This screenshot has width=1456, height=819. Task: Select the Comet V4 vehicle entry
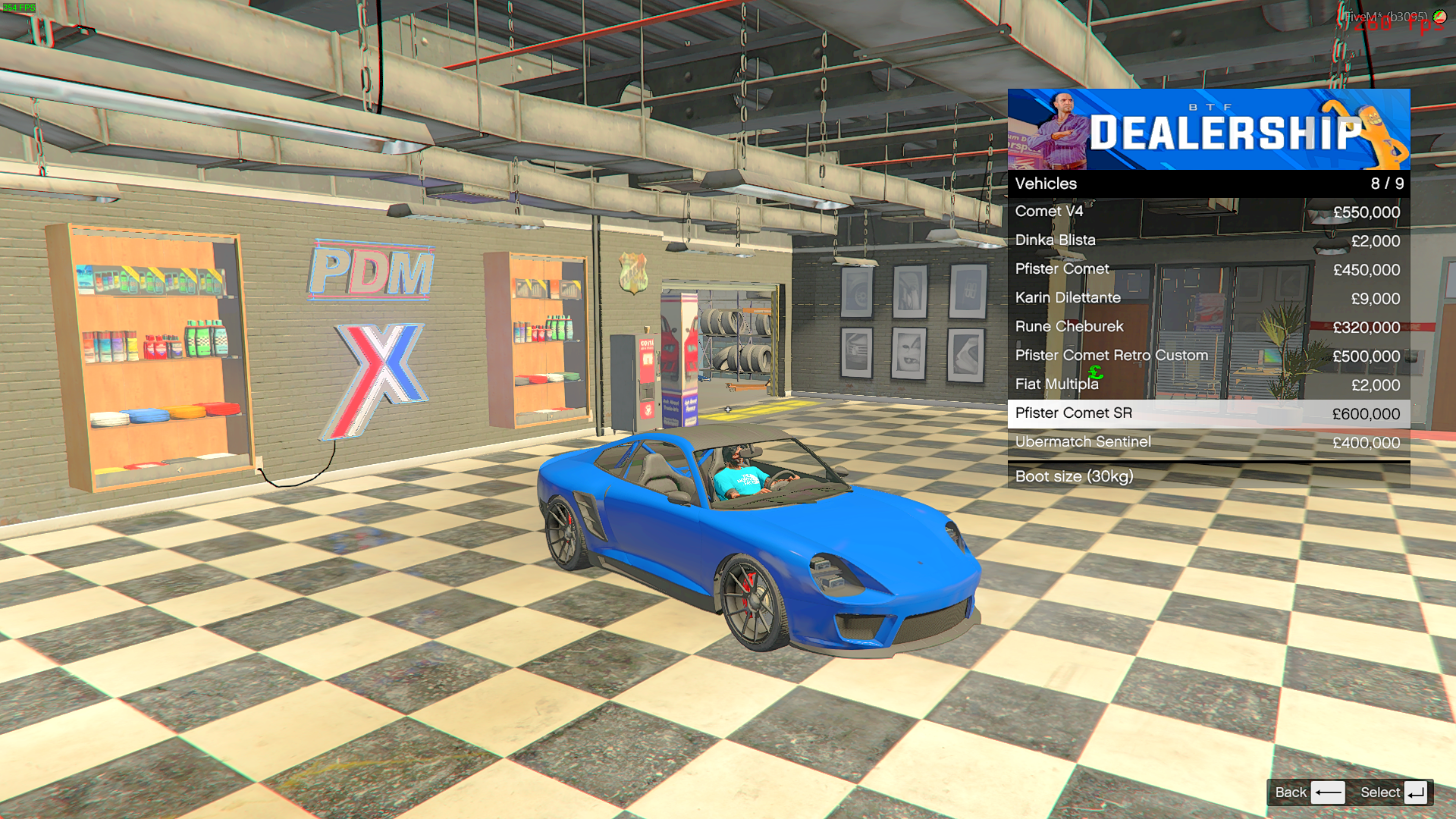(1208, 212)
